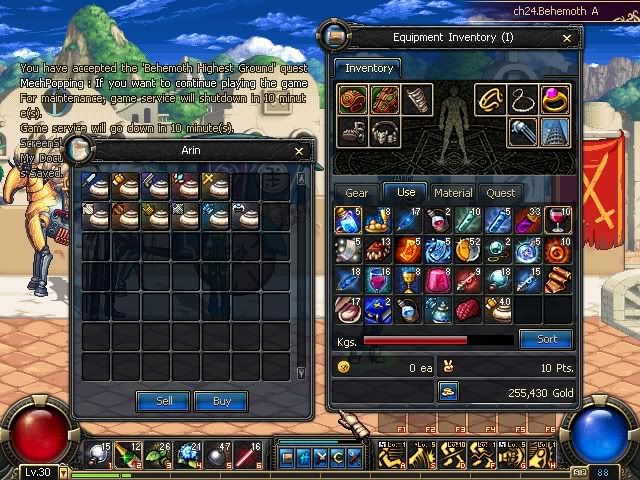Click the gold coin pouch button
Viewport: 640px width, 480px height.
pyautogui.click(x=448, y=393)
